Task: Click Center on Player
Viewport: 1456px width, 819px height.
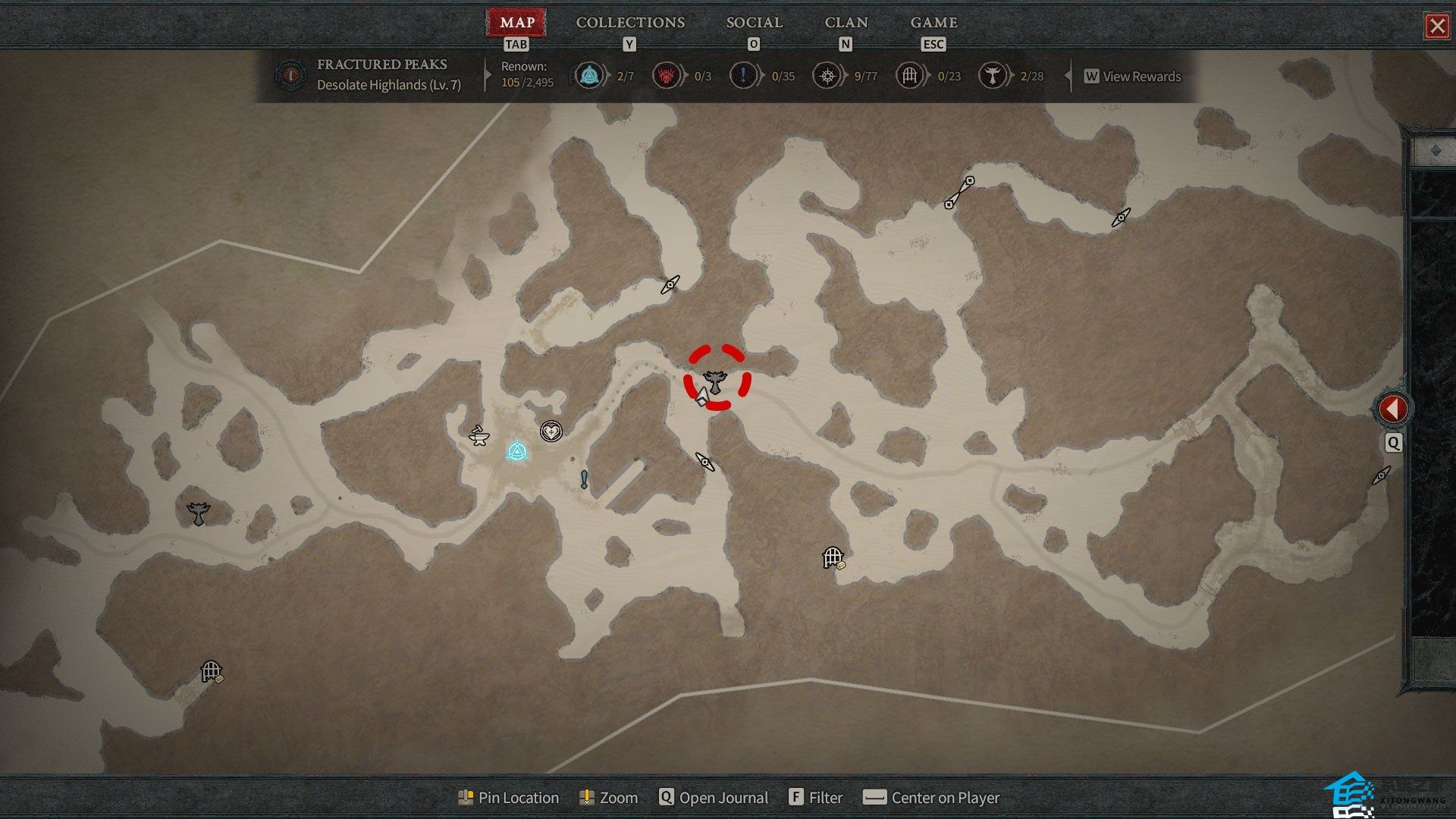Action: [x=932, y=798]
